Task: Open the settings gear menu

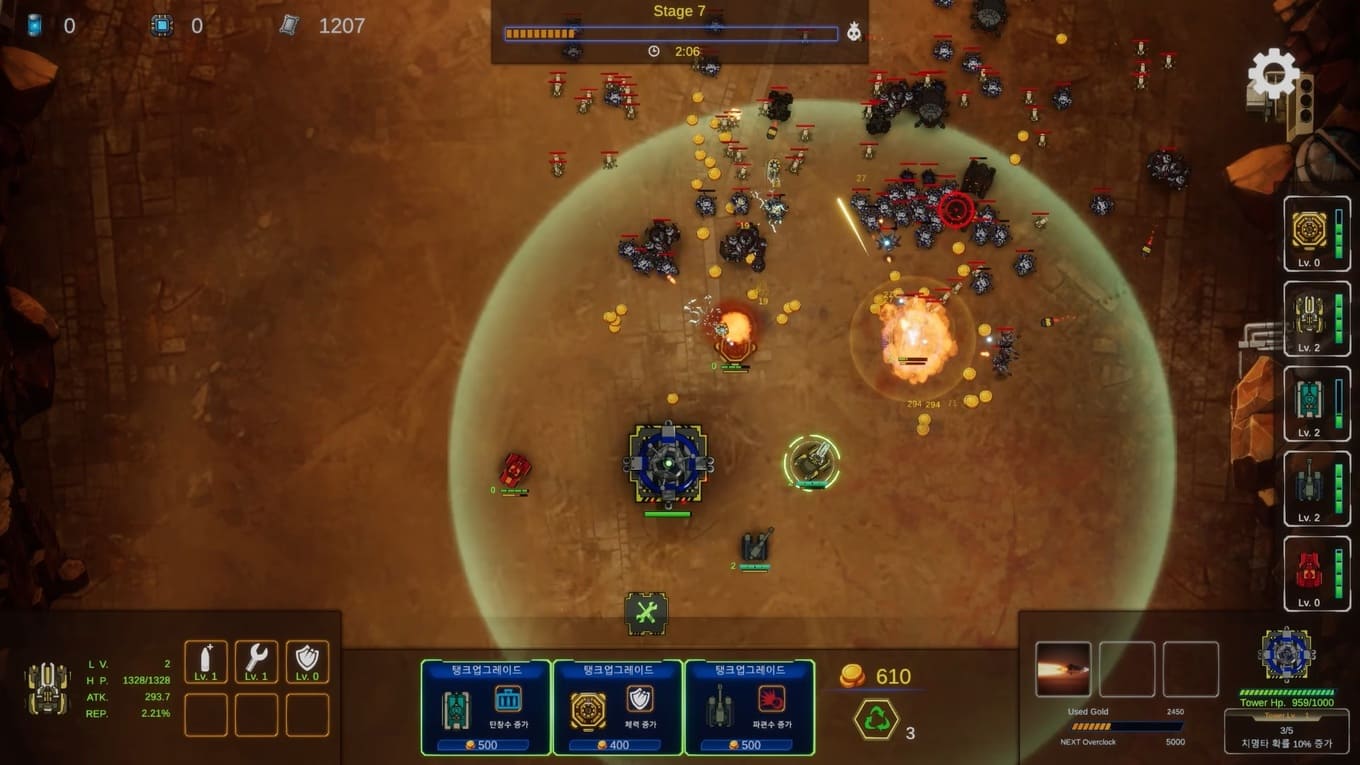Action: (1274, 73)
